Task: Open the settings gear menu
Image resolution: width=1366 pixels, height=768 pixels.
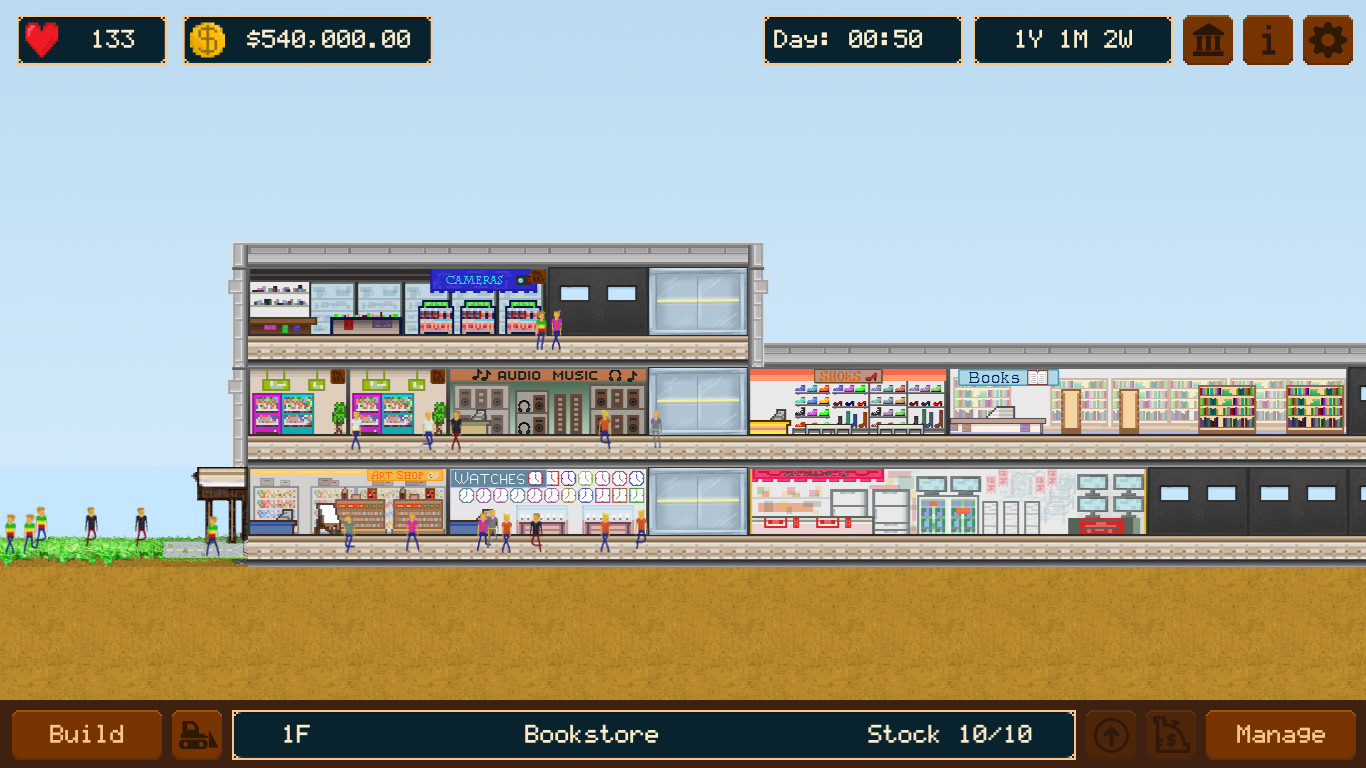Action: point(1327,40)
